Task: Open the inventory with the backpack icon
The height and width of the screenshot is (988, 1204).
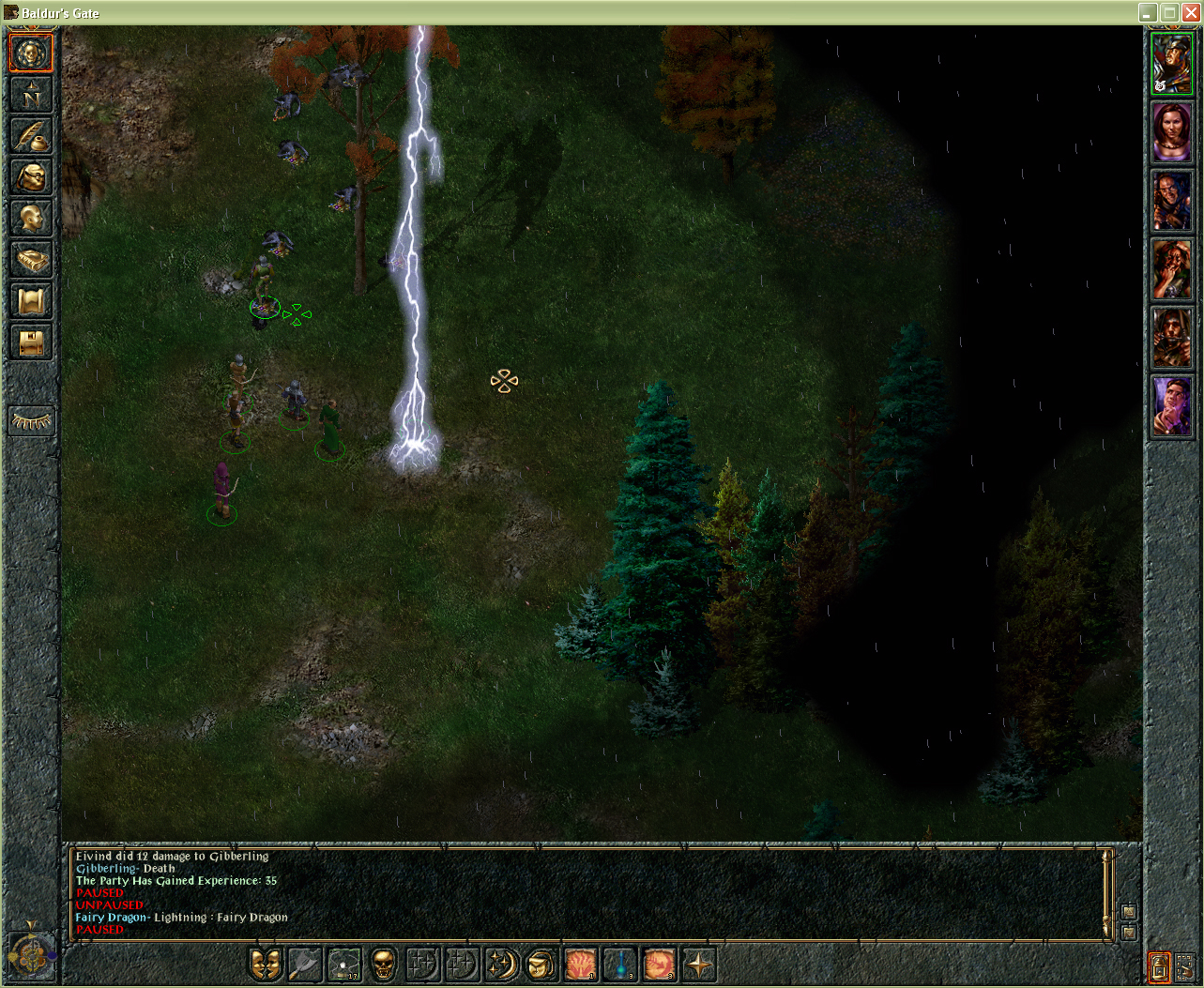Action: pyautogui.click(x=31, y=177)
